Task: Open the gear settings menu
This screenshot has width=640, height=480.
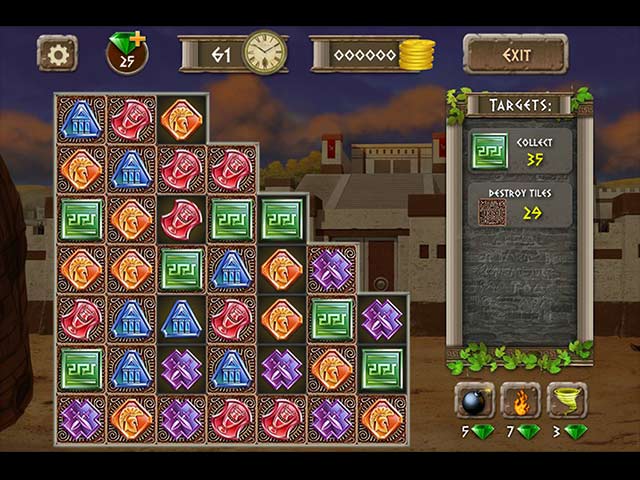Action: pyautogui.click(x=57, y=54)
